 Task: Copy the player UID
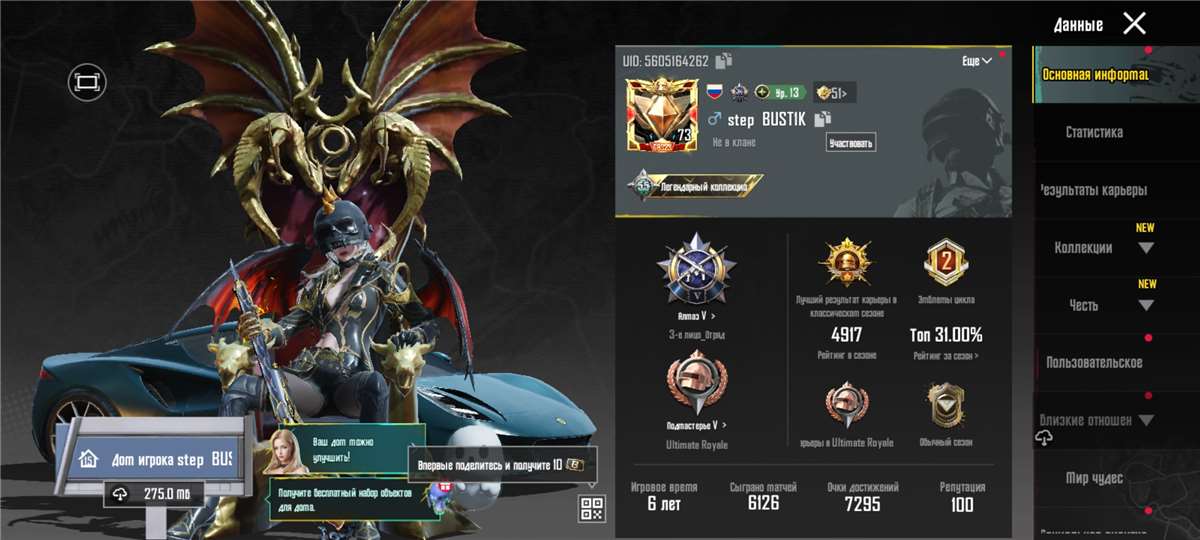tap(724, 61)
